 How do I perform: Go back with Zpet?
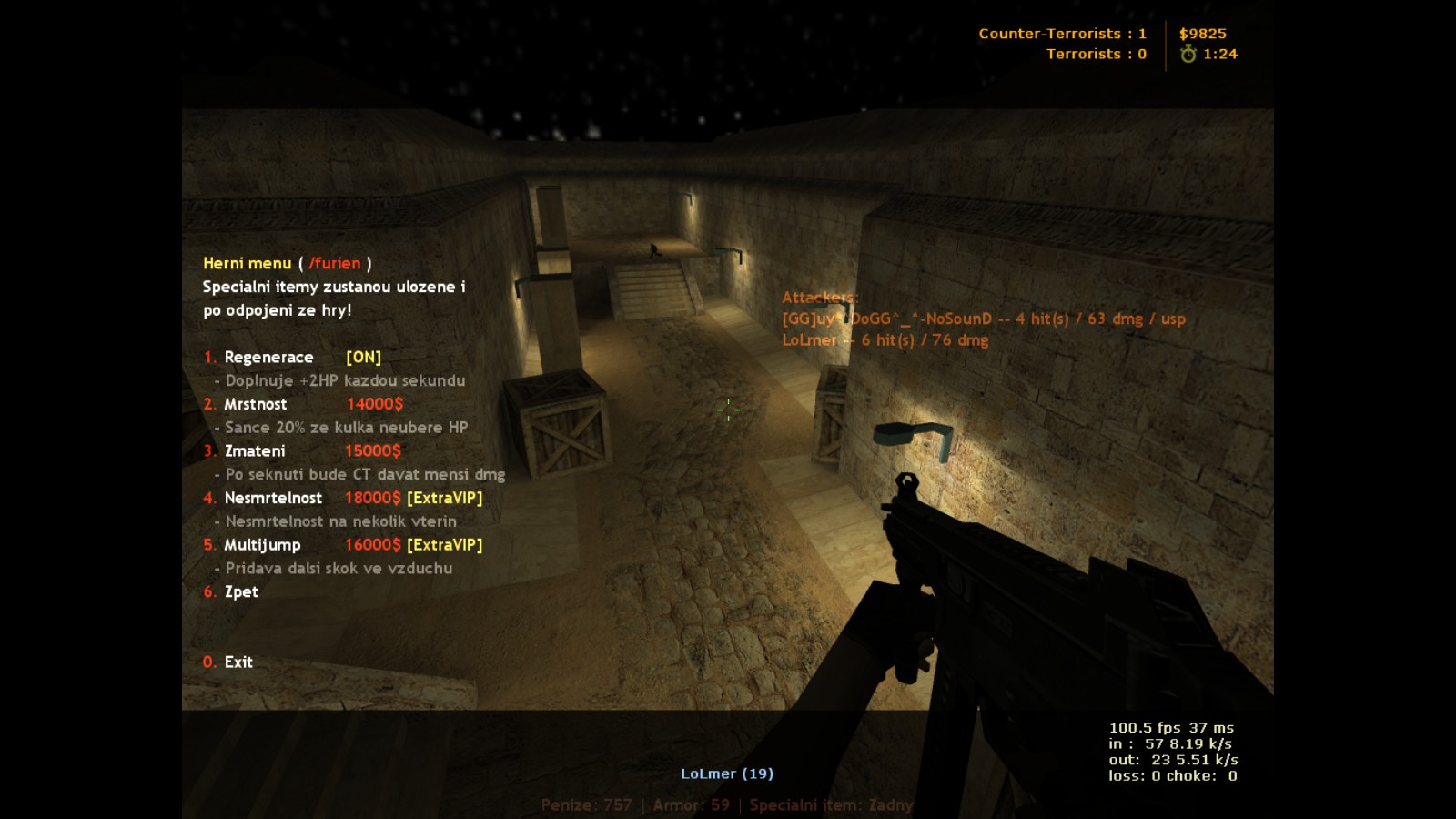point(241,592)
